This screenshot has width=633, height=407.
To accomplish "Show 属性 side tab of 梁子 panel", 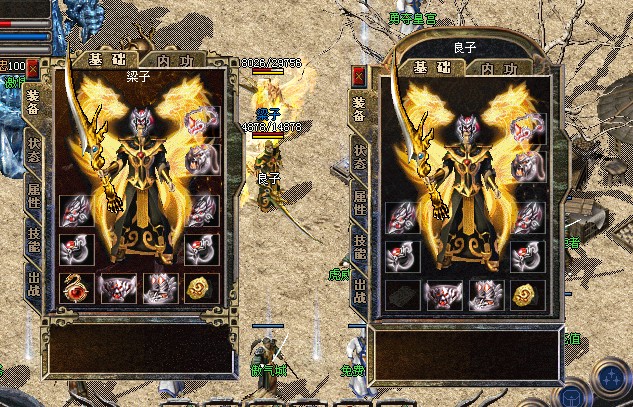I will click(x=34, y=193).
